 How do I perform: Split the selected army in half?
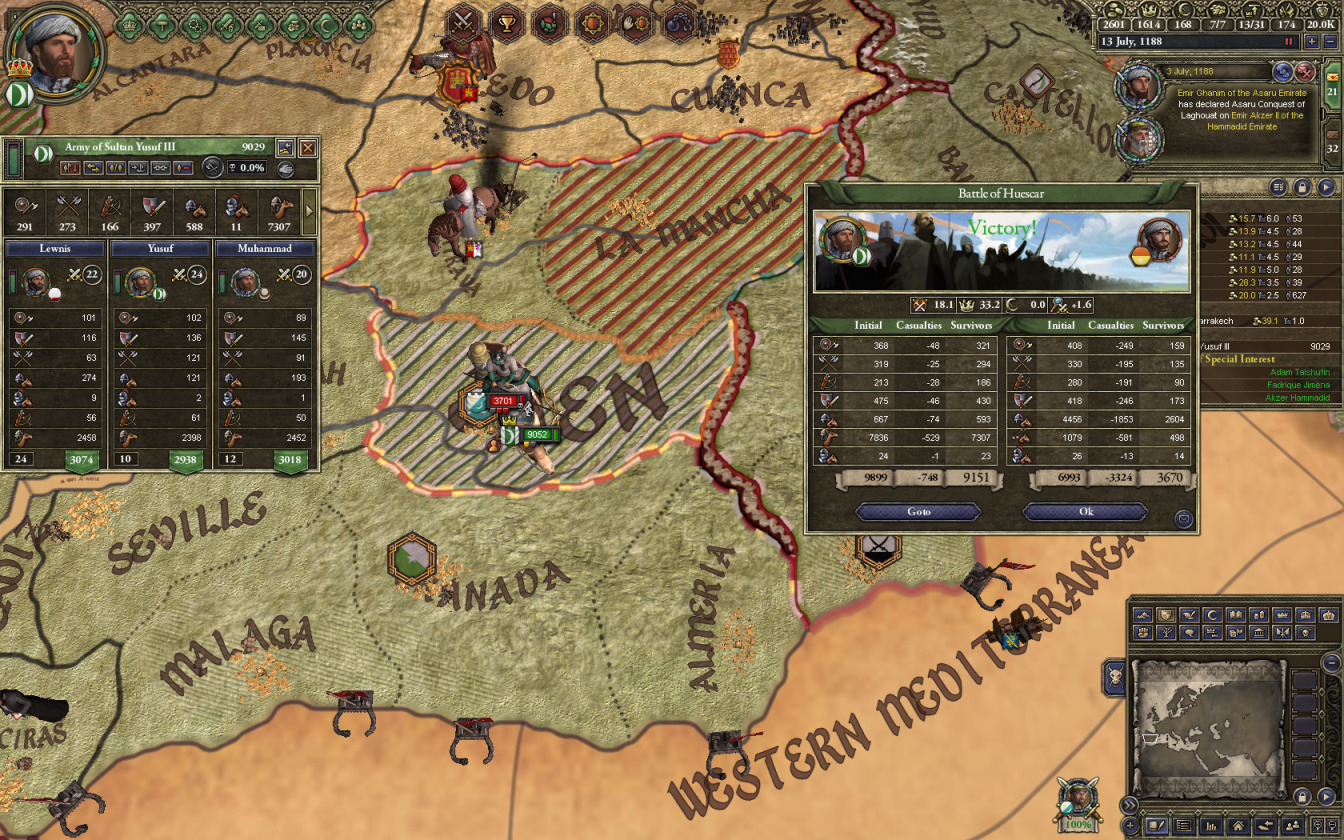pyautogui.click(x=114, y=168)
